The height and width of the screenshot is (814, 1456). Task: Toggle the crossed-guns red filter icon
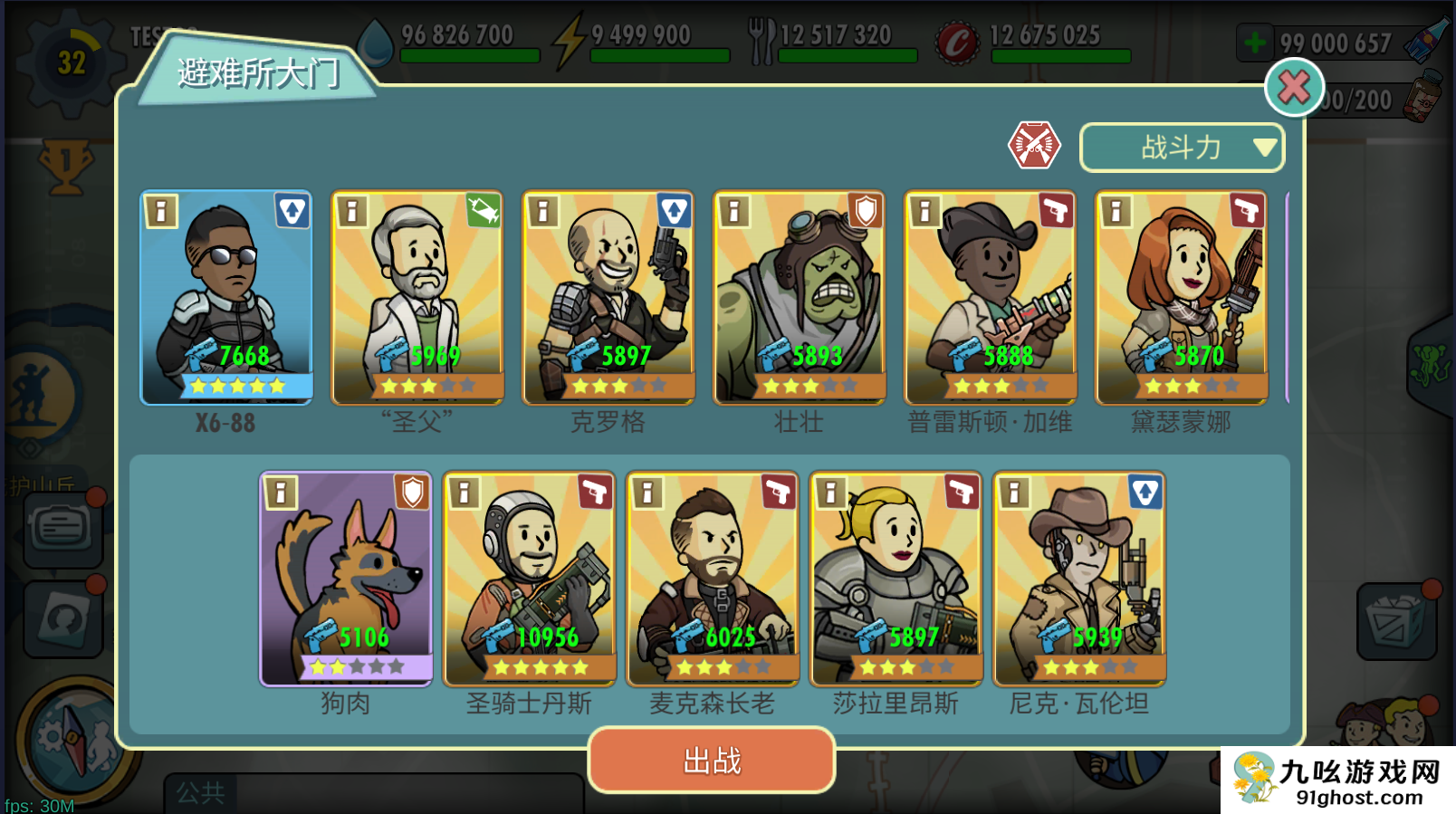[x=1034, y=145]
